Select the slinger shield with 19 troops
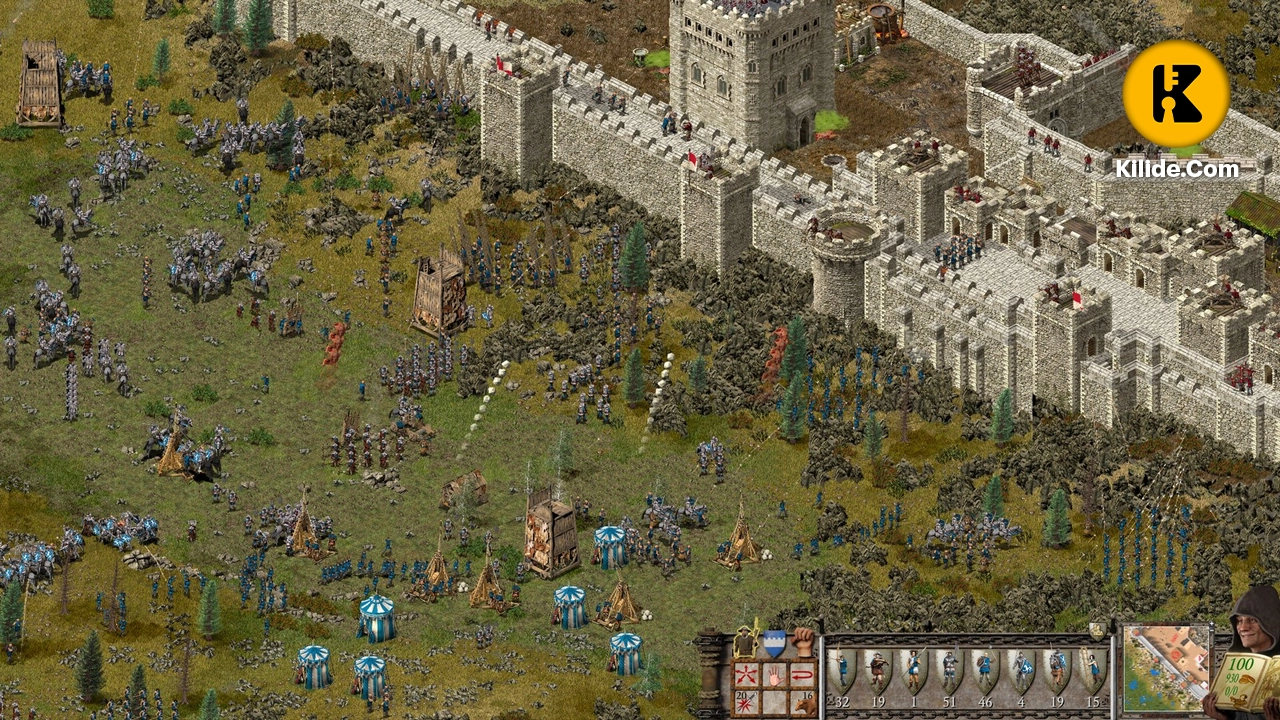This screenshot has height=720, width=1280. coord(880,667)
